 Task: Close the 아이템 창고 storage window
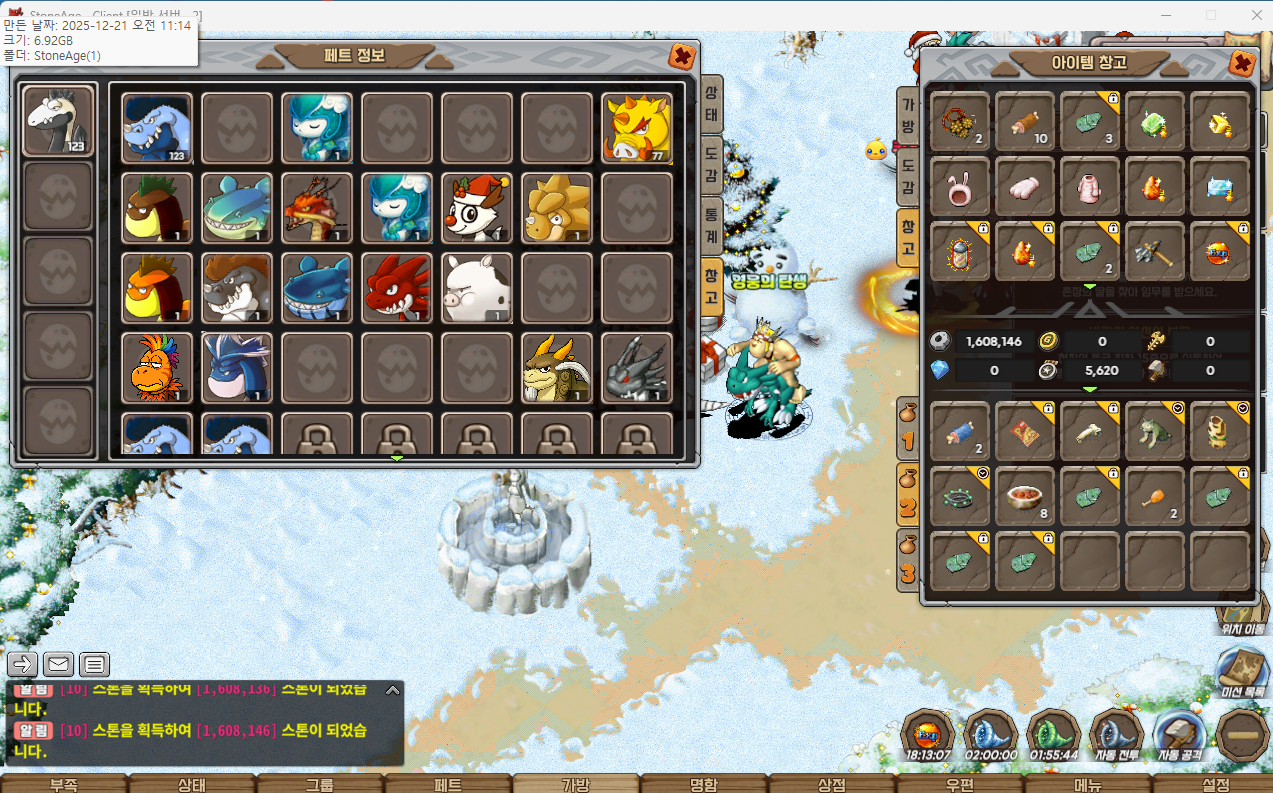pyautogui.click(x=1241, y=63)
